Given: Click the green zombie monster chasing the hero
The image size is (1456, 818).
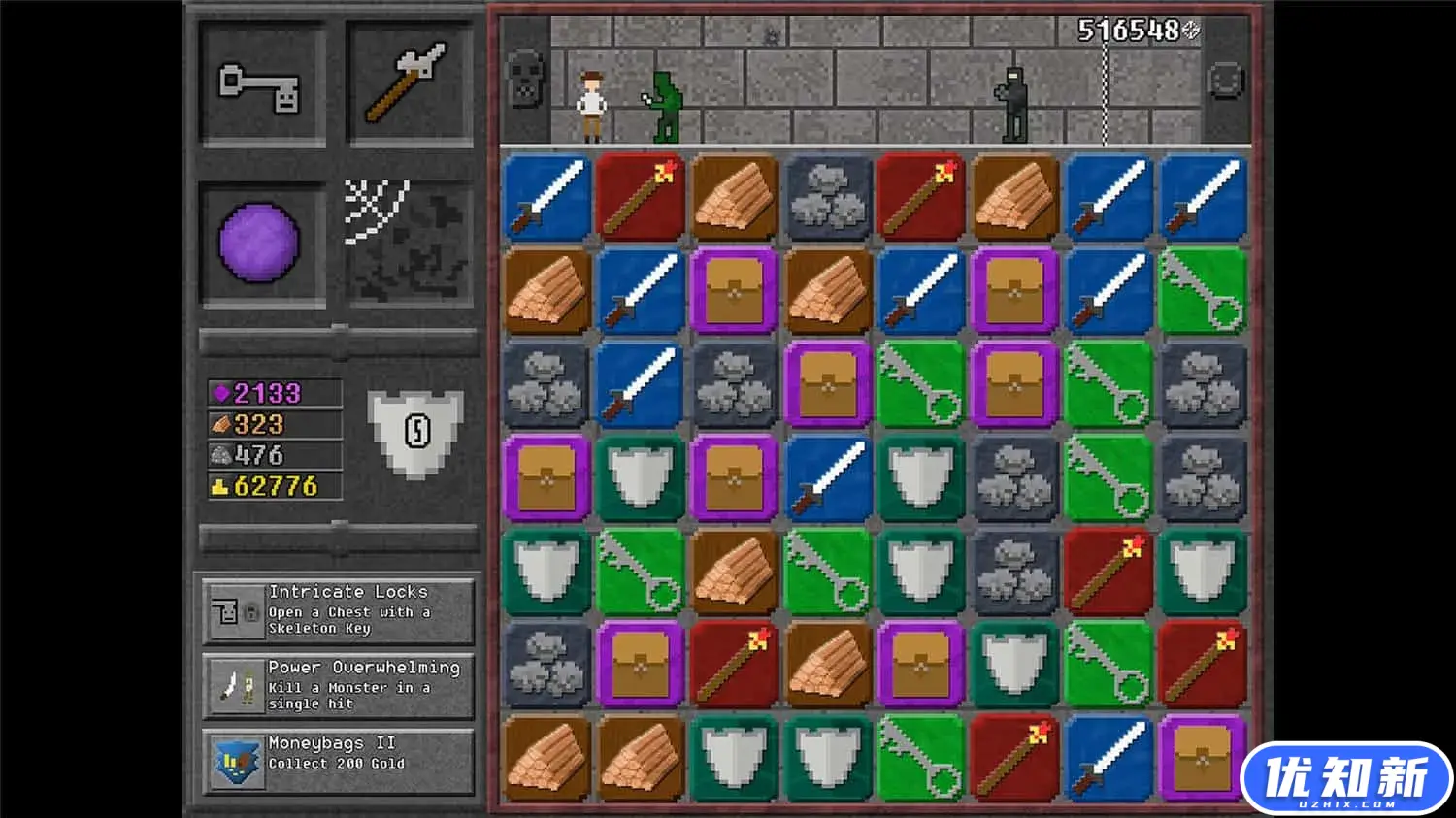Looking at the screenshot, I should [666, 104].
